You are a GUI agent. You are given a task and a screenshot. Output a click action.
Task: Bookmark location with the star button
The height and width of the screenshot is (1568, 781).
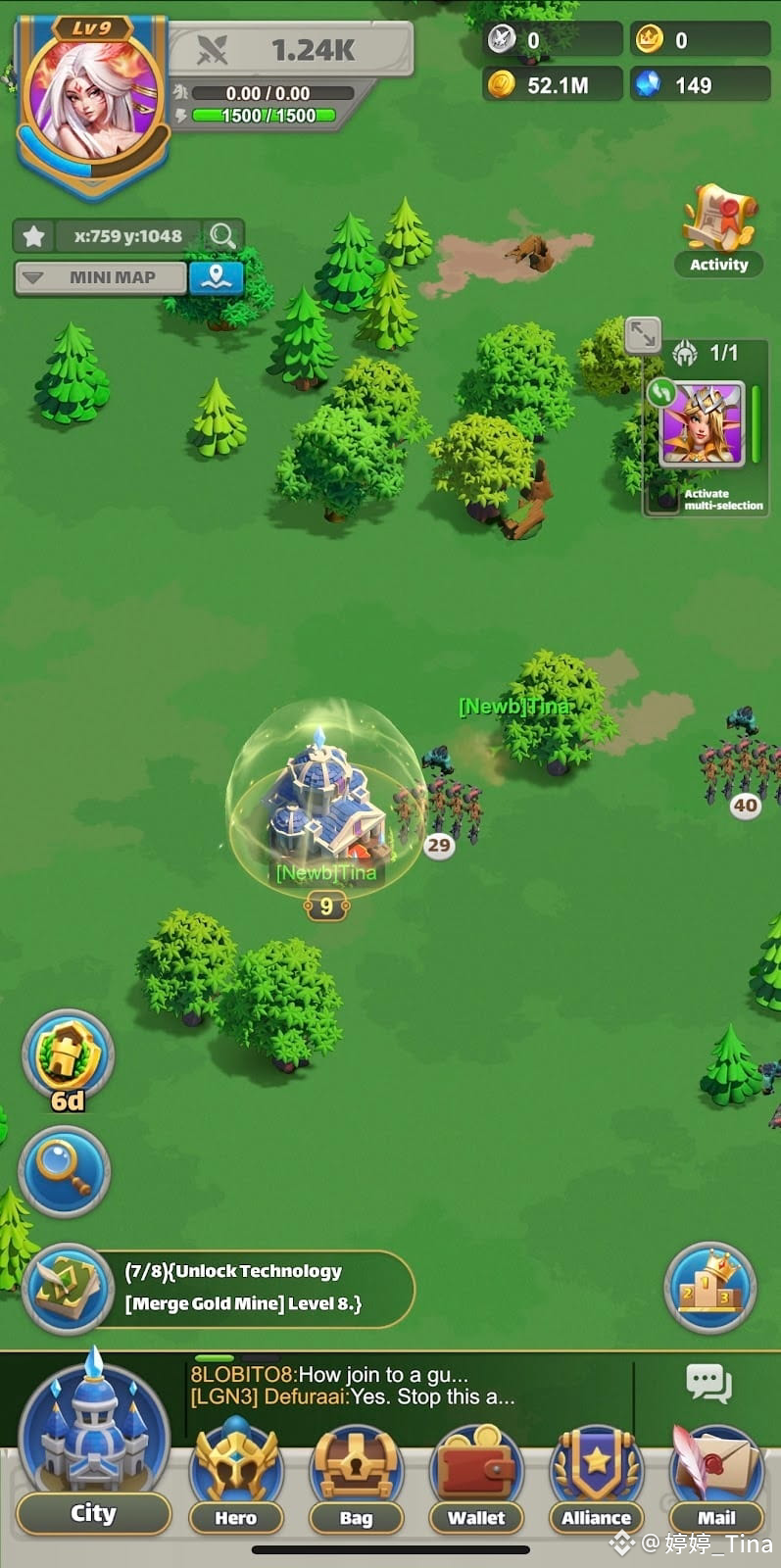(34, 236)
